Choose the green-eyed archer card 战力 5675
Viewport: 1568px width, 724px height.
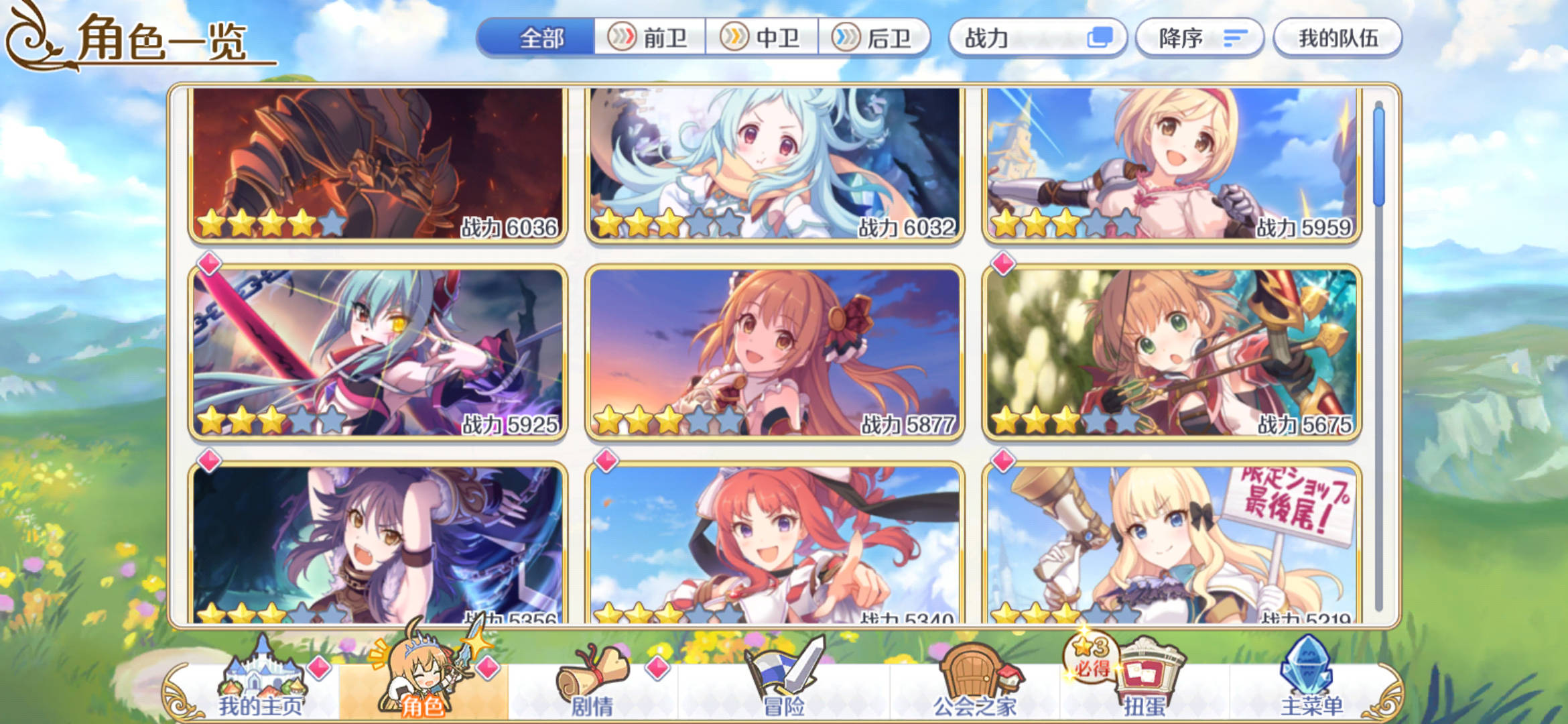1171,353
